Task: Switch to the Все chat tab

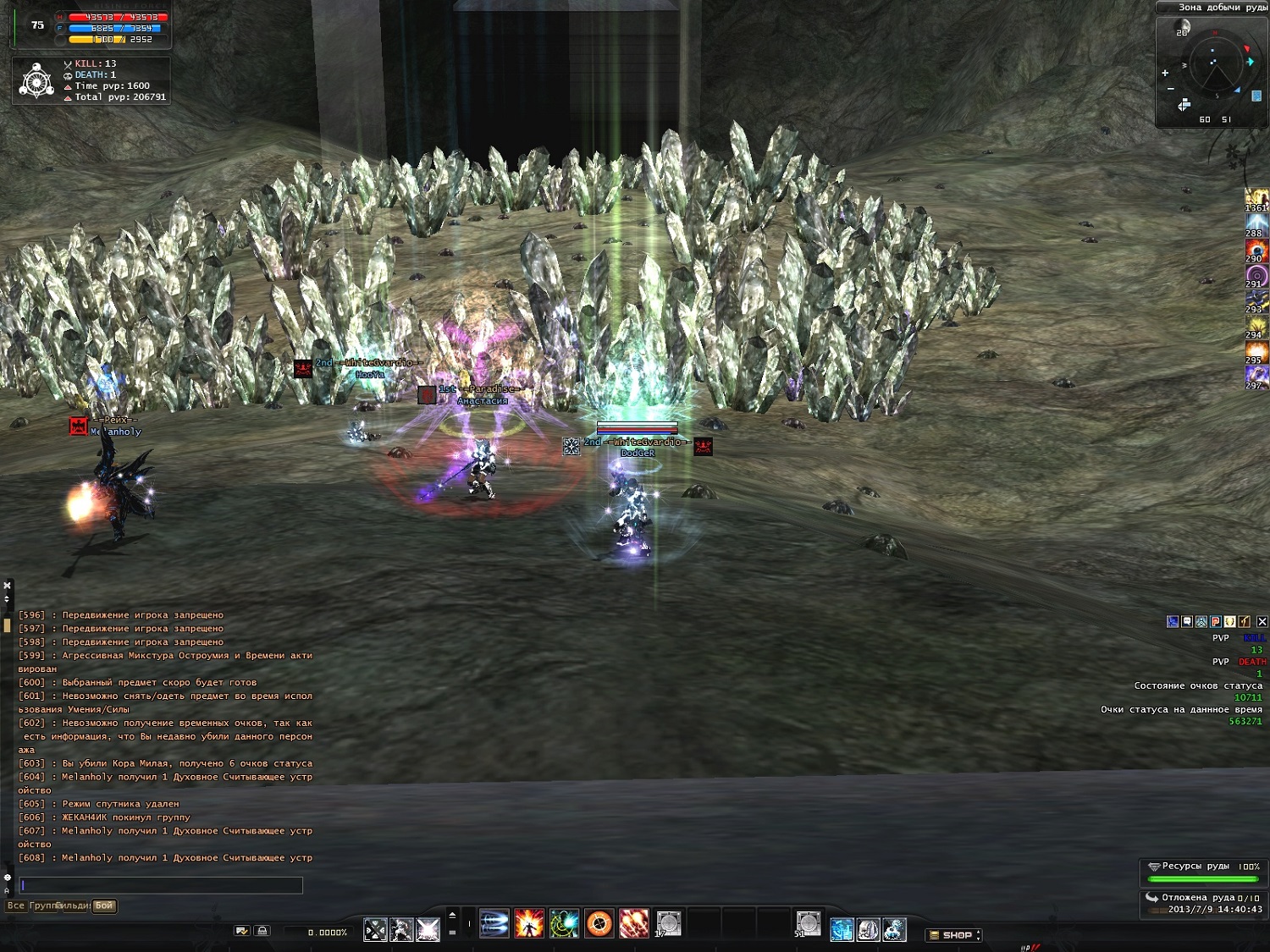Action: 16,905
